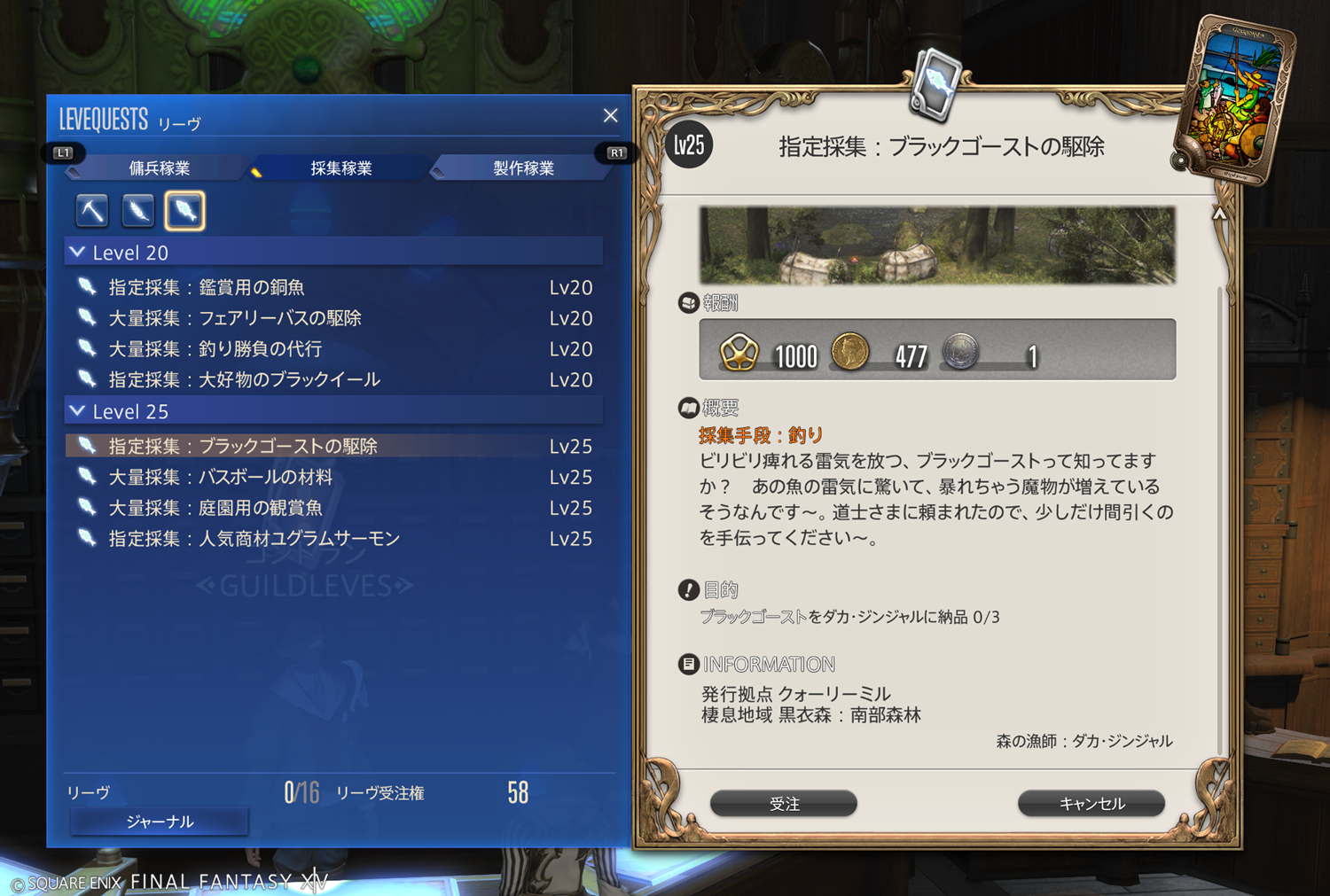Viewport: 1330px width, 896px height.
Task: Collapse the Level 25 section
Action: pyautogui.click(x=79, y=411)
